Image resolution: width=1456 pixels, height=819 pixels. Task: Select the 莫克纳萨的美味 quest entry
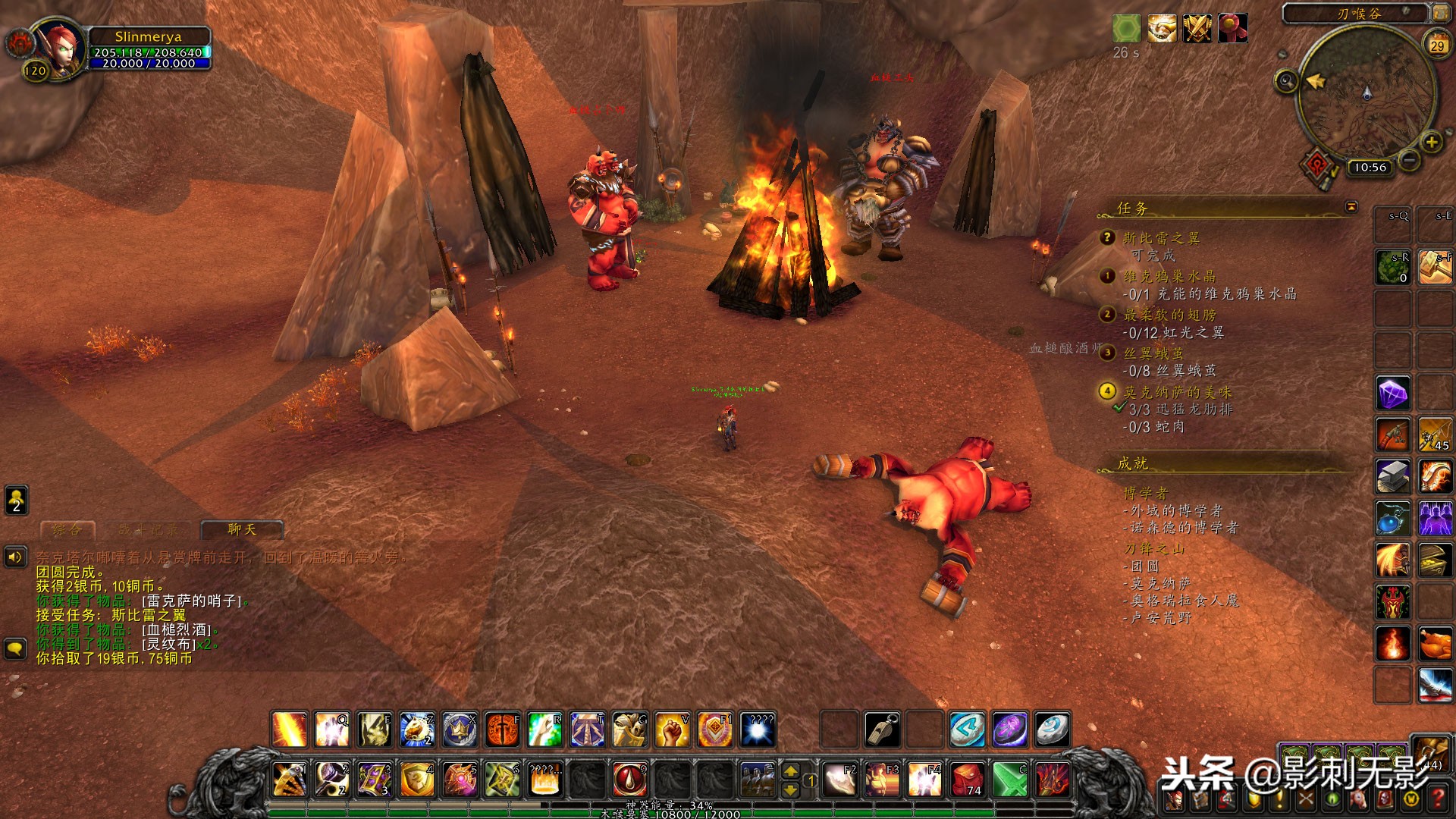(1177, 391)
